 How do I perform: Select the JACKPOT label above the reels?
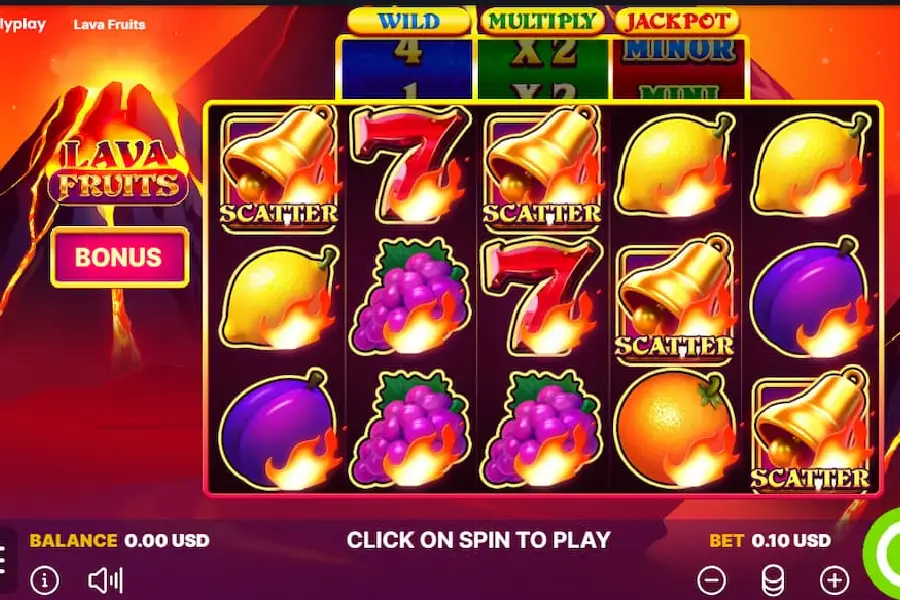677,20
